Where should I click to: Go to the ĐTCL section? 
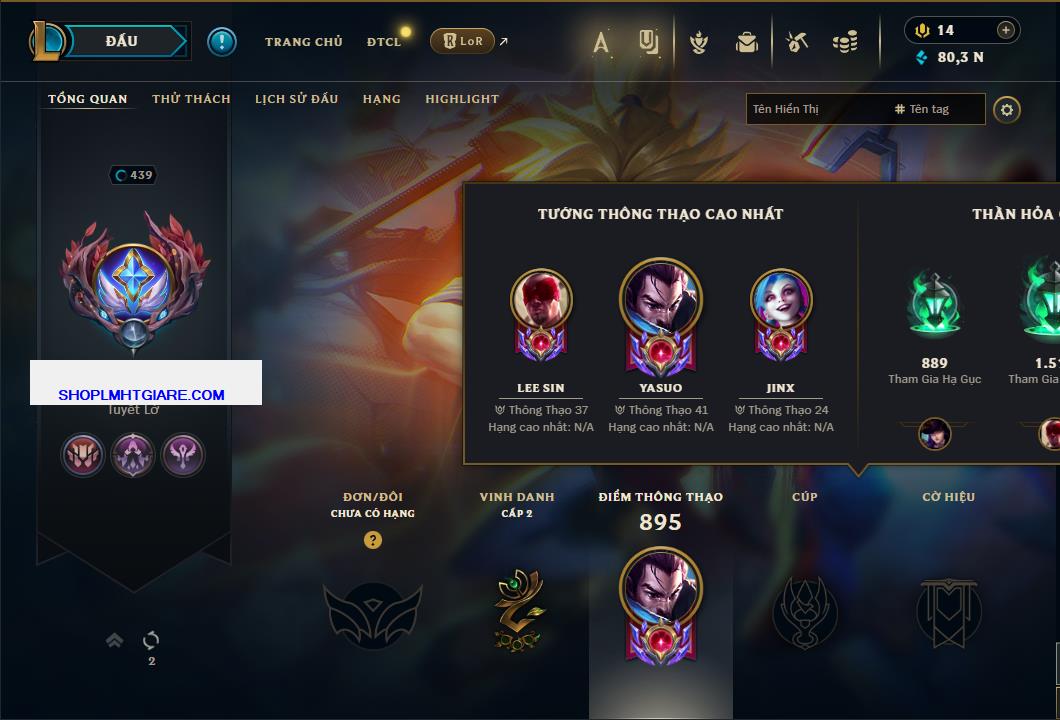[x=383, y=42]
